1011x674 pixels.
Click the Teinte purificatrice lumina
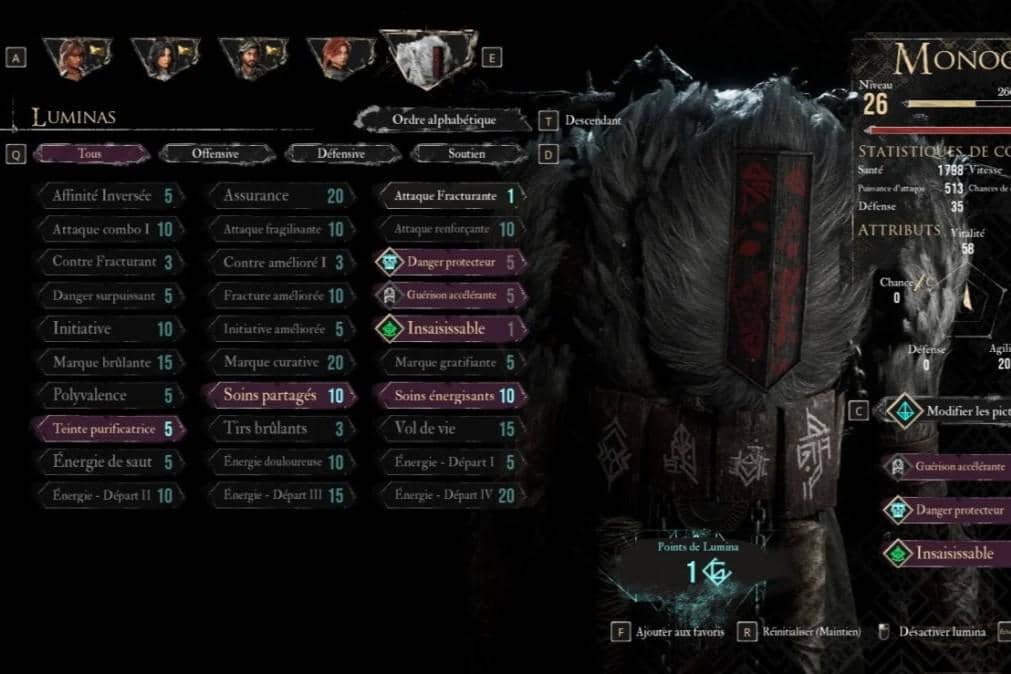[108, 429]
